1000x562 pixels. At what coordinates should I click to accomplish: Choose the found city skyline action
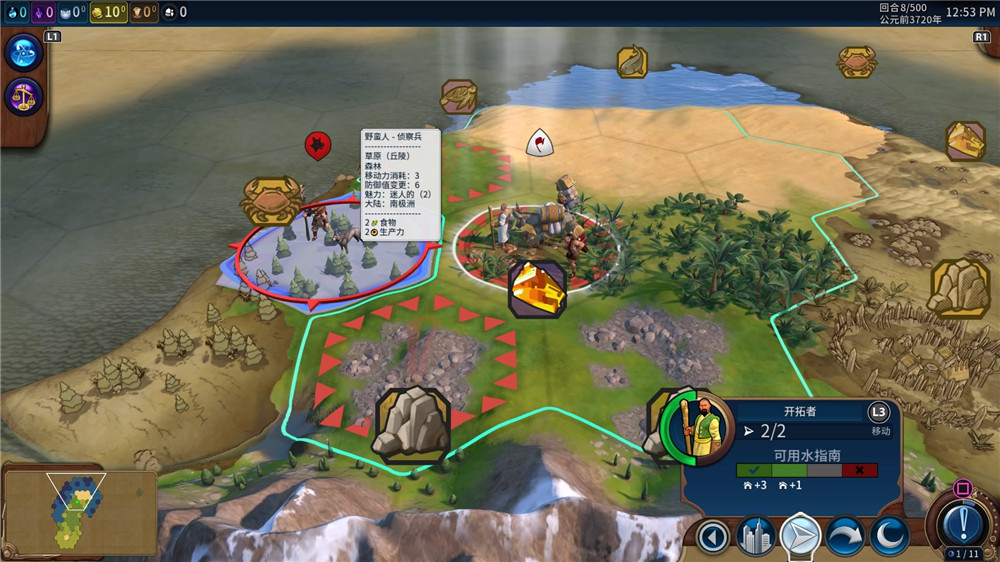757,538
